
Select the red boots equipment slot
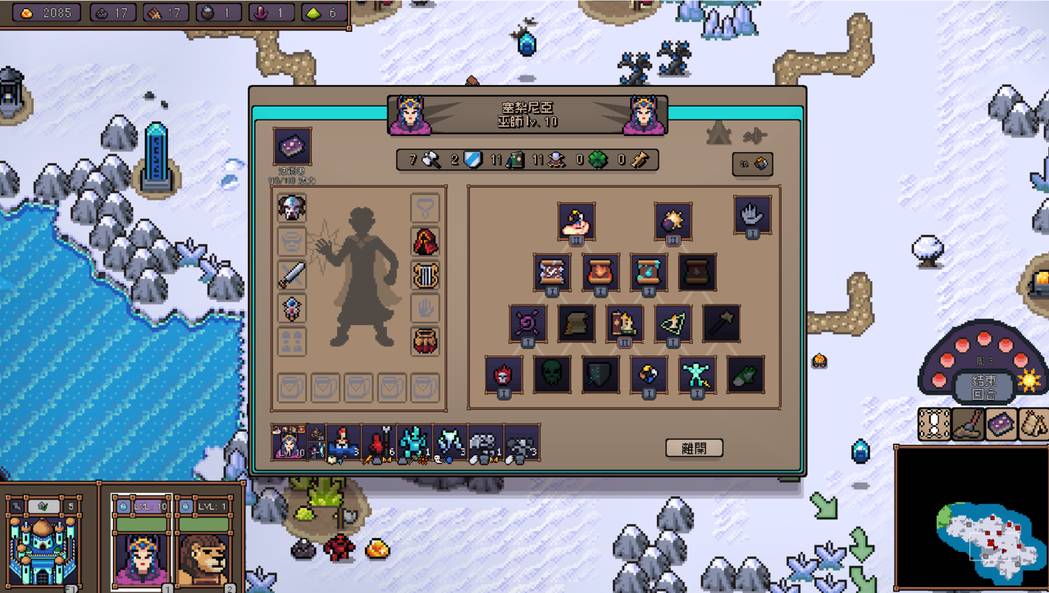(x=425, y=340)
